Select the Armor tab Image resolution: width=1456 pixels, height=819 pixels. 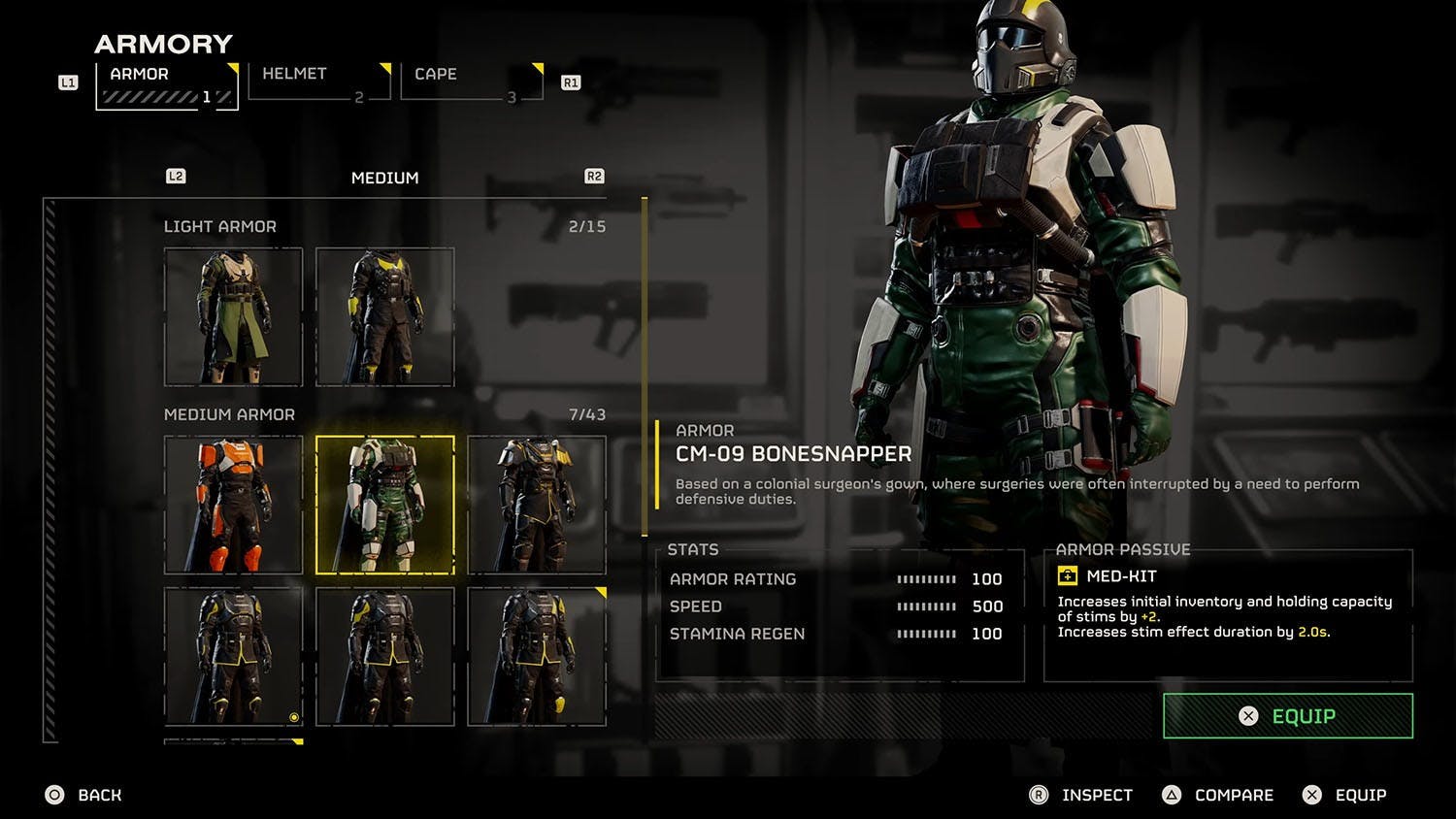[167, 85]
